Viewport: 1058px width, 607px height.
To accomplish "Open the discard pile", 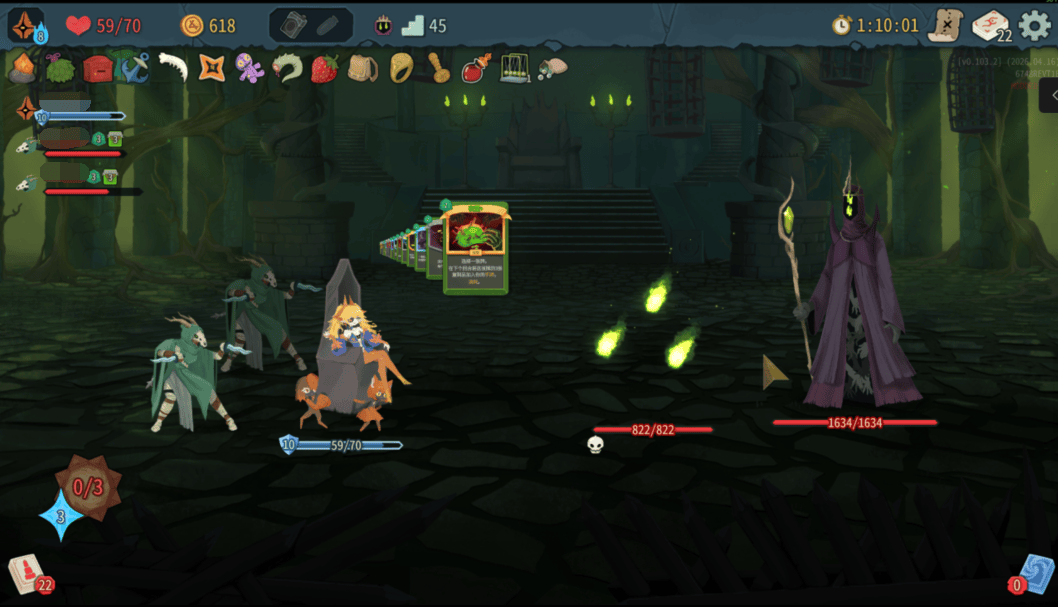I will pos(1035,573).
